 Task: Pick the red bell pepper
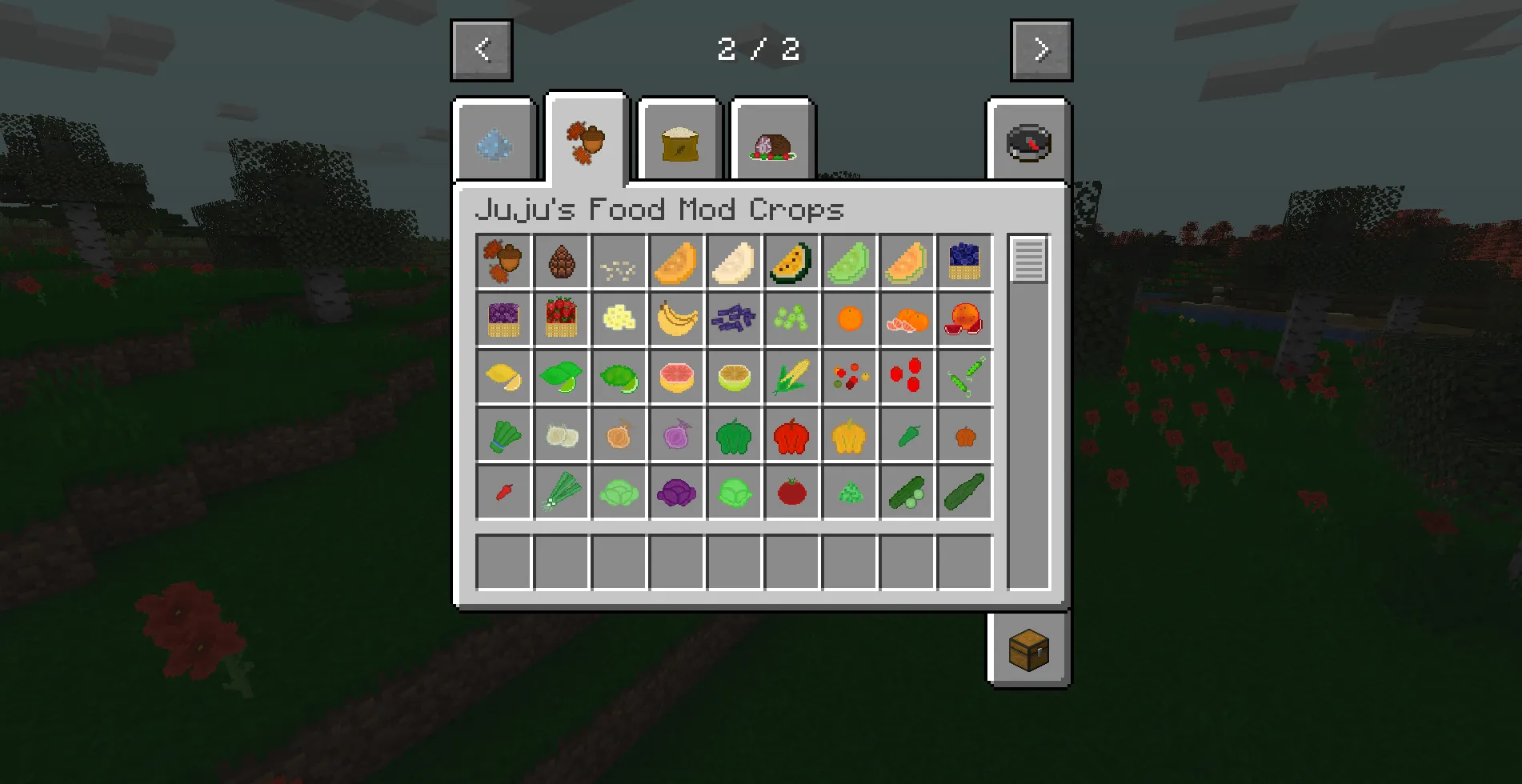(x=791, y=435)
